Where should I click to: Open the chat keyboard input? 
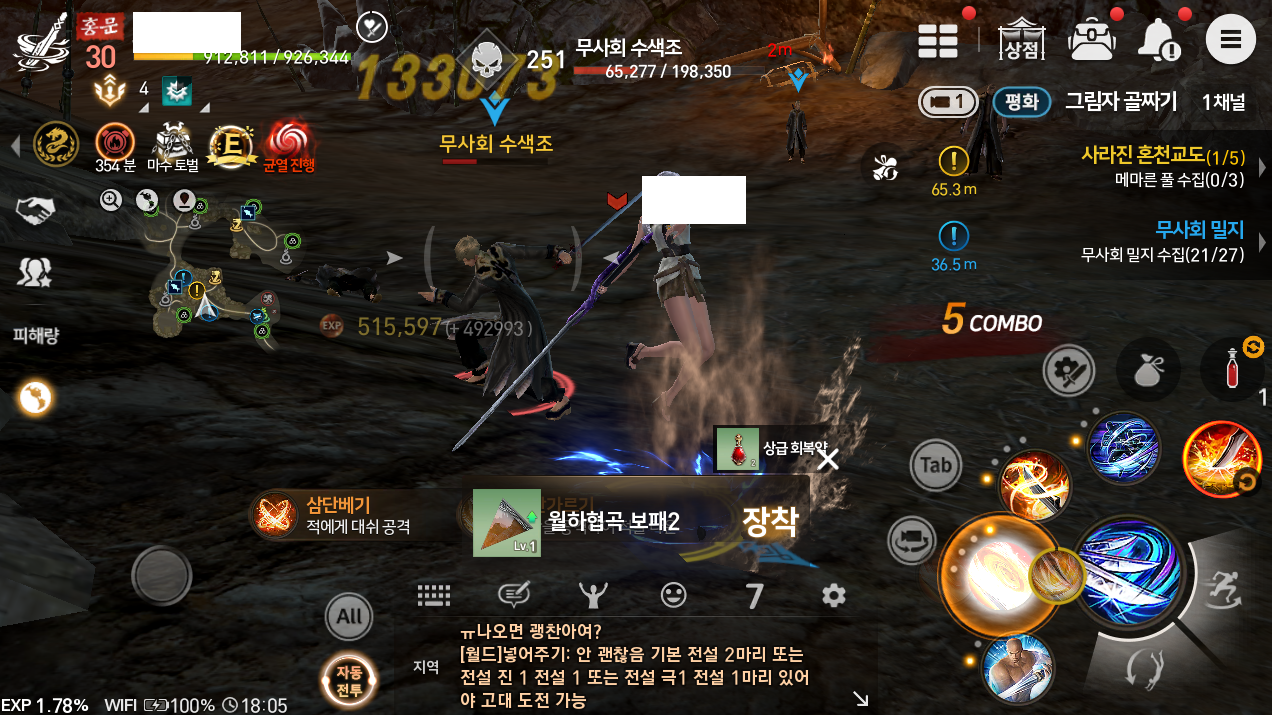tap(434, 596)
